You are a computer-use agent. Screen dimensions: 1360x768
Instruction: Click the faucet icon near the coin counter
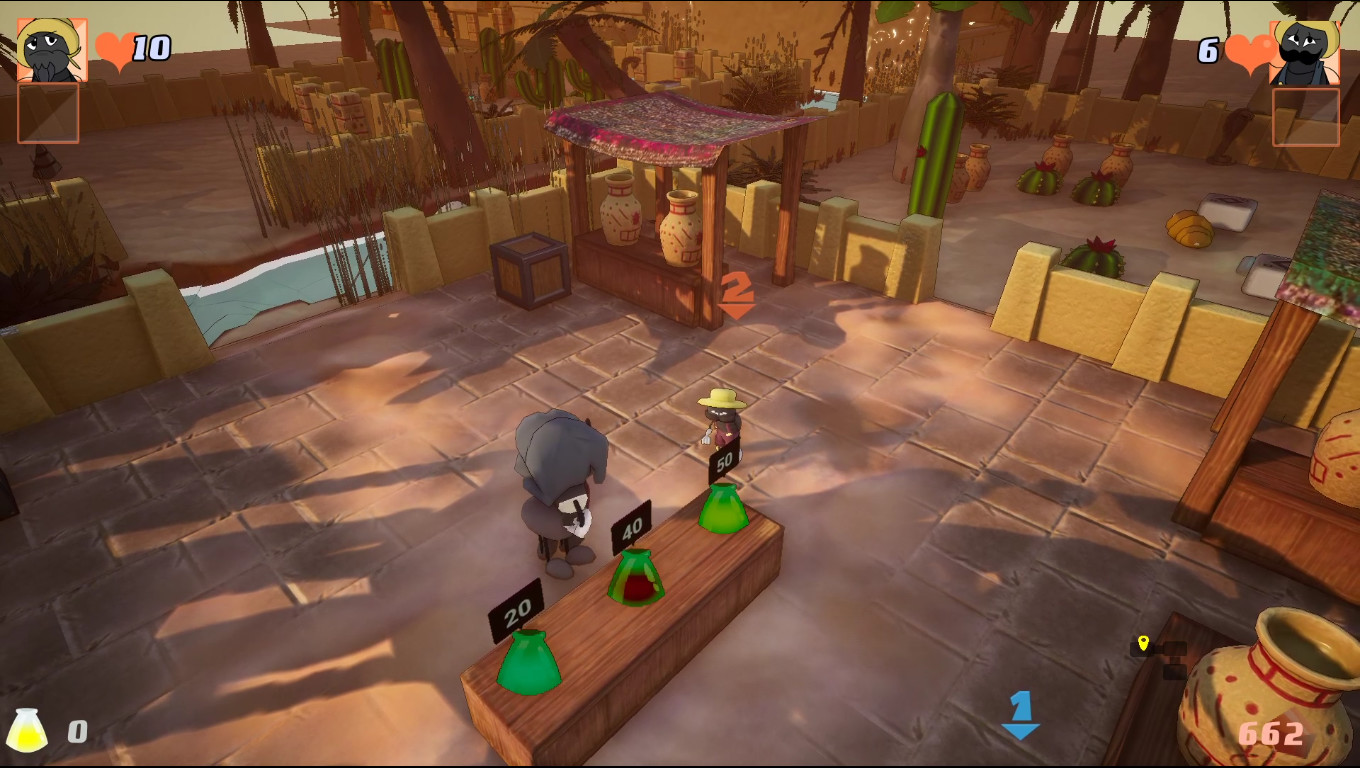click(x=1175, y=655)
